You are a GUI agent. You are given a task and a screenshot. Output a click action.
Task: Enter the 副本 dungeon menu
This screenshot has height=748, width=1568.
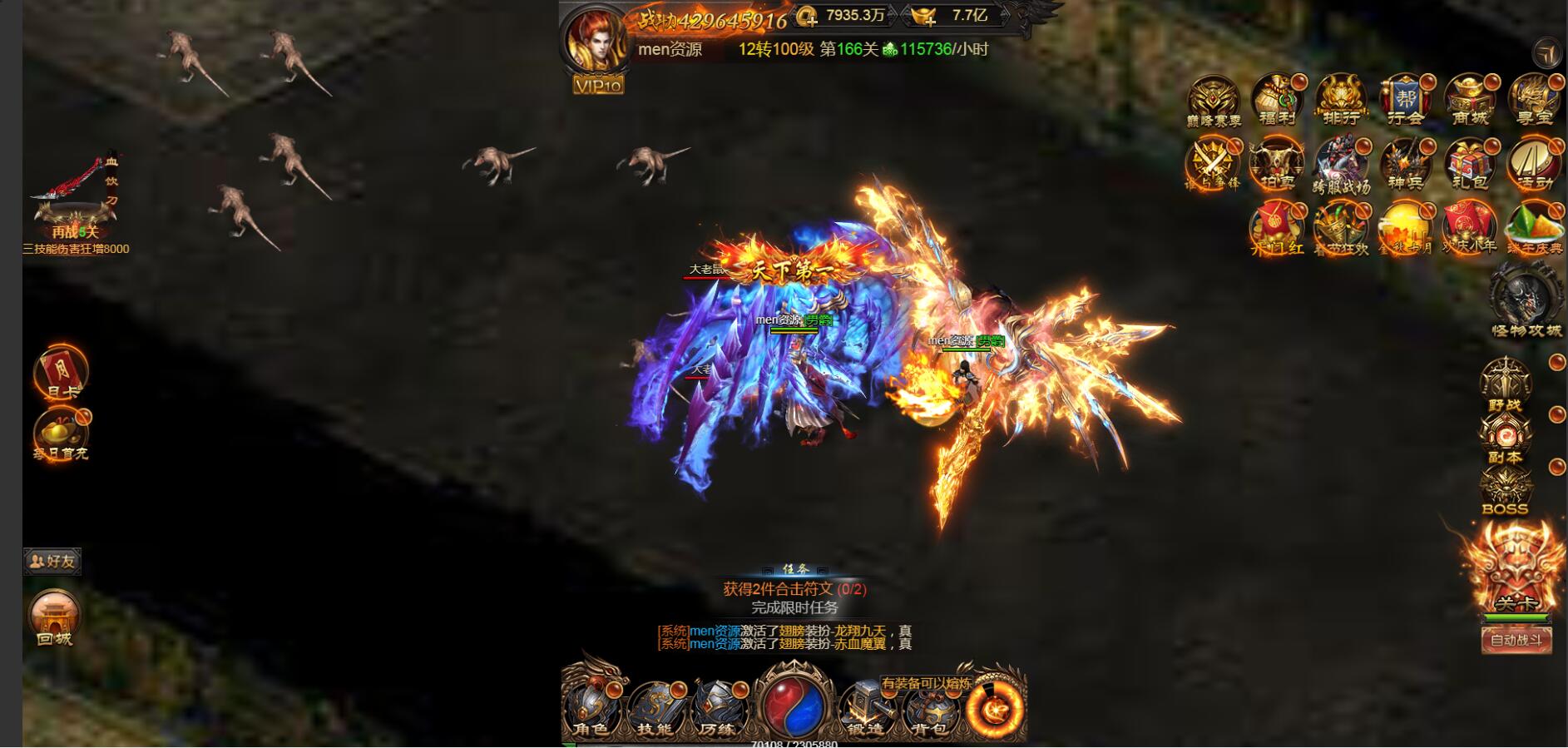point(1506,438)
